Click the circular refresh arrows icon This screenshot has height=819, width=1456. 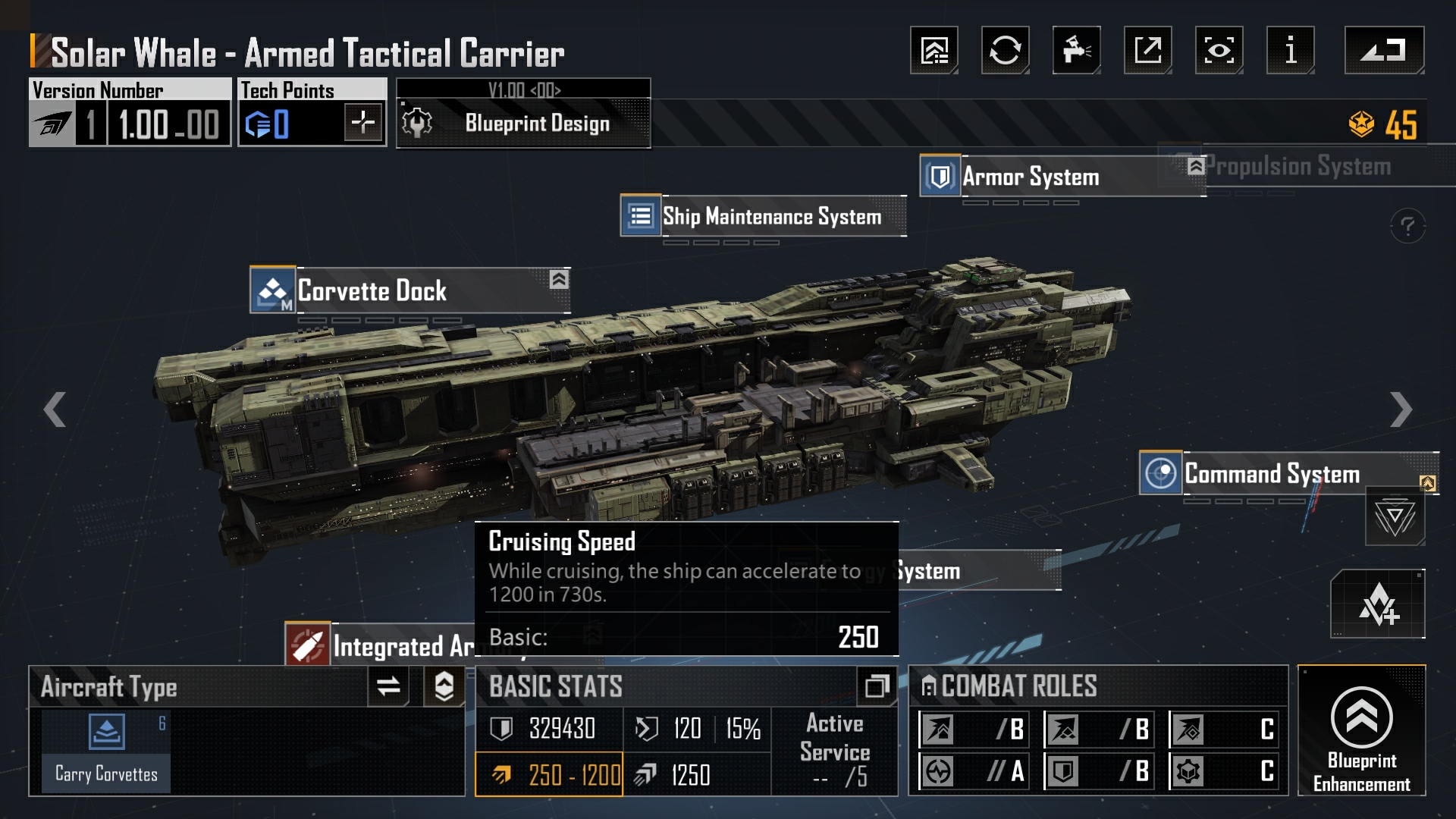(1005, 50)
